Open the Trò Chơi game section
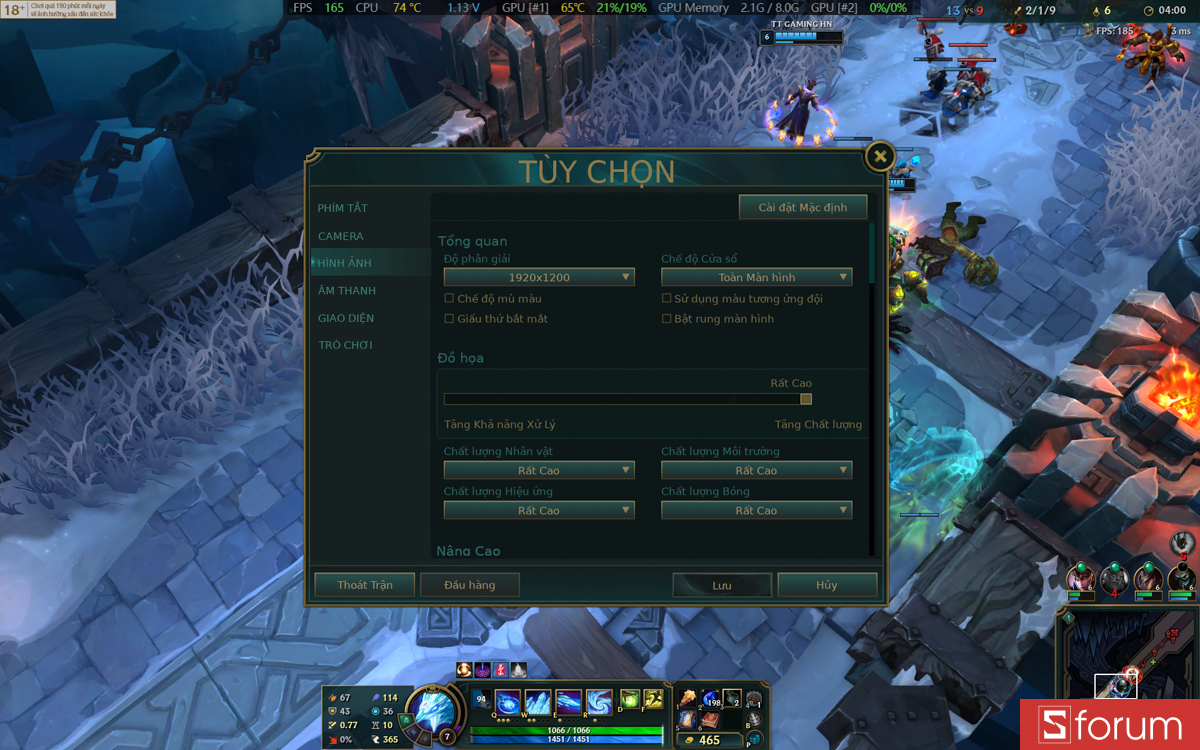Image resolution: width=1200 pixels, height=750 pixels. pos(345,345)
